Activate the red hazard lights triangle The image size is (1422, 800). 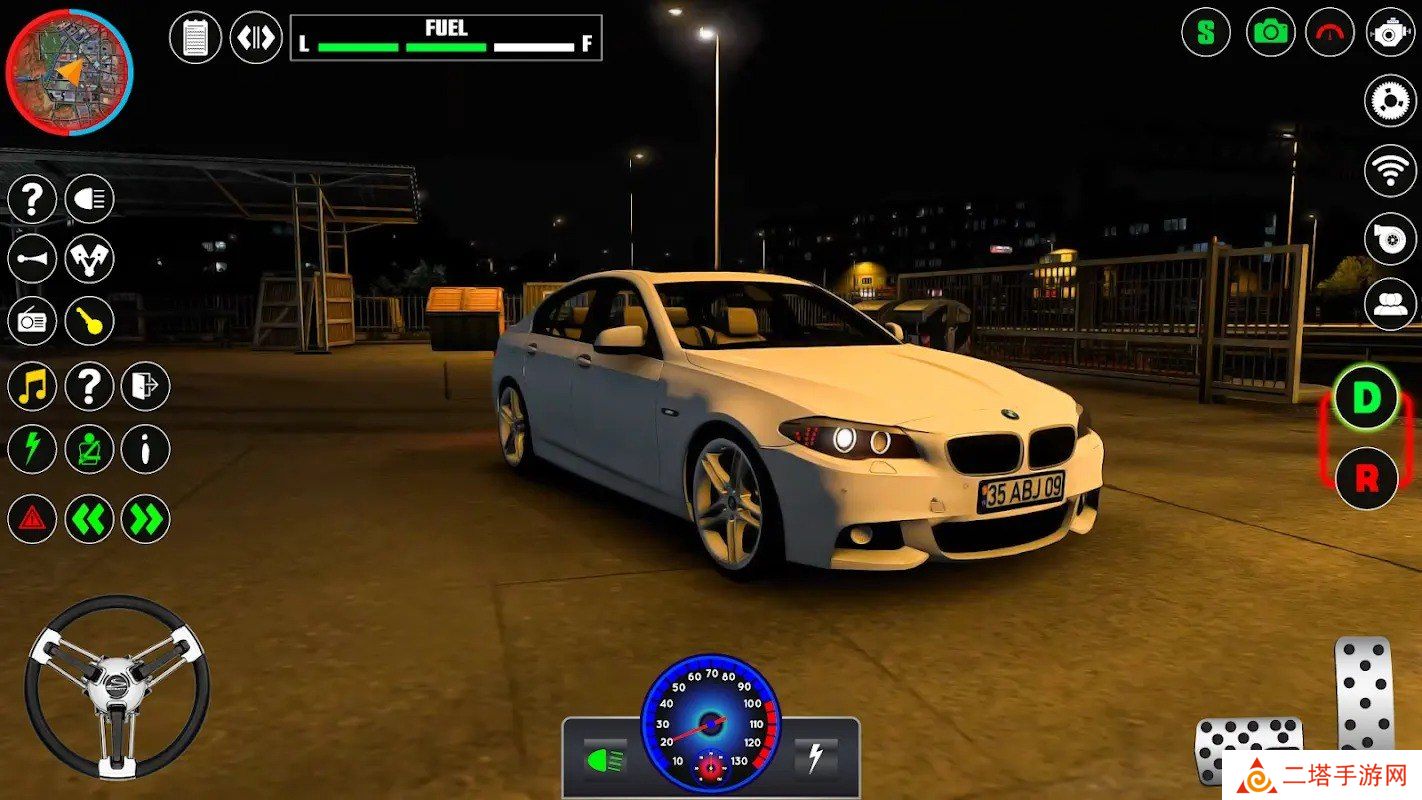pos(32,519)
